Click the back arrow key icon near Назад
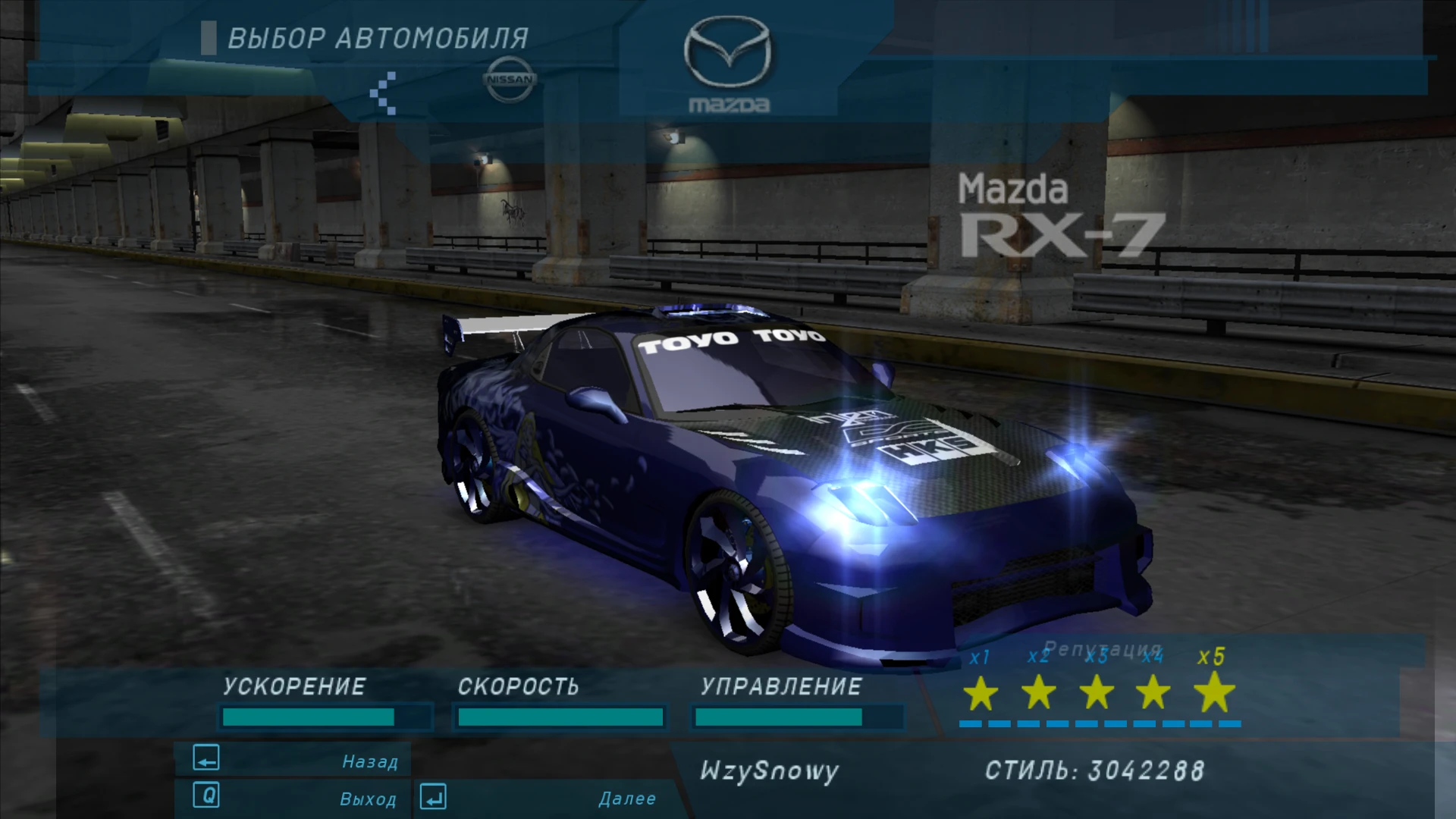1456x819 pixels. [206, 758]
